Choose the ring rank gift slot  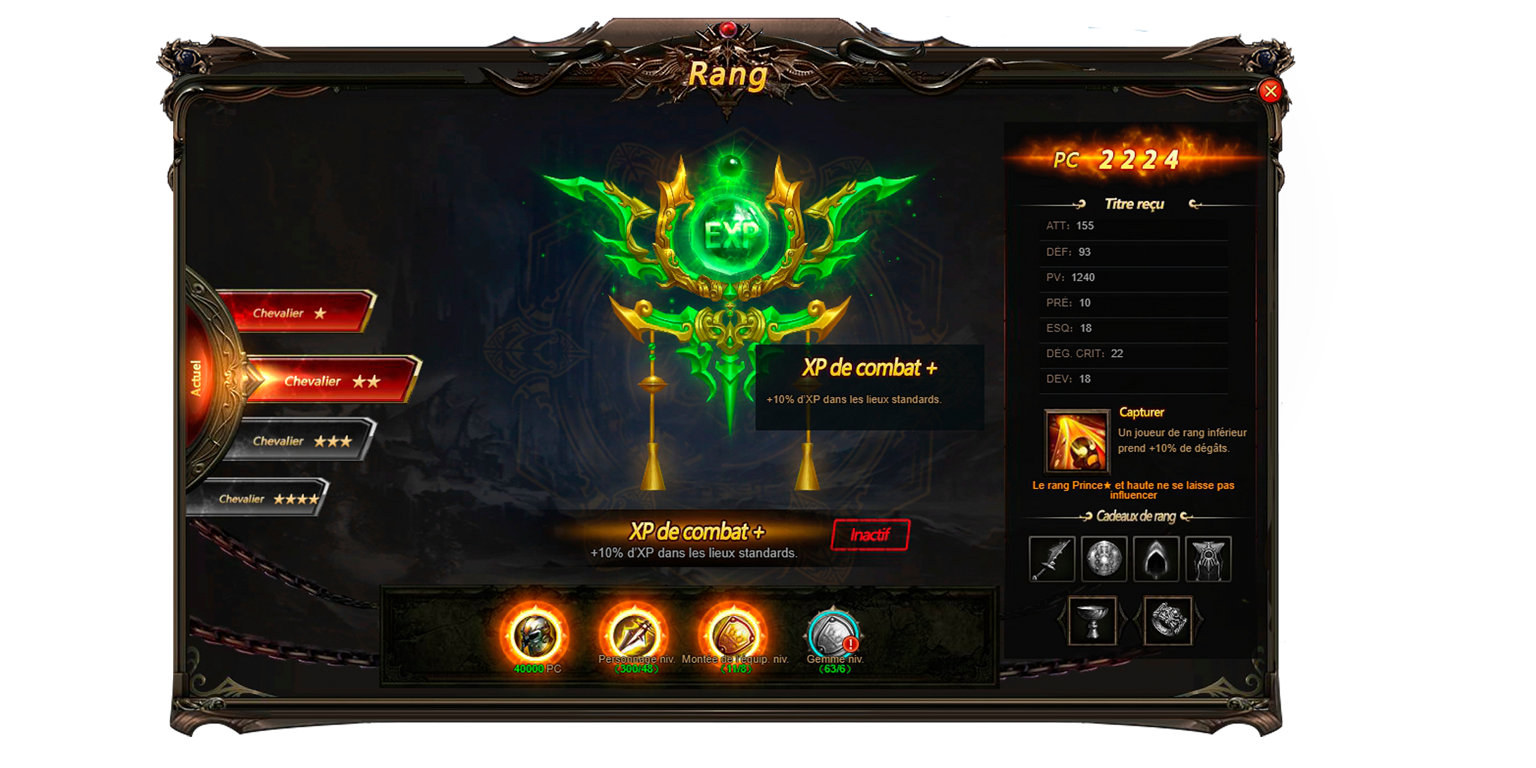(1168, 621)
